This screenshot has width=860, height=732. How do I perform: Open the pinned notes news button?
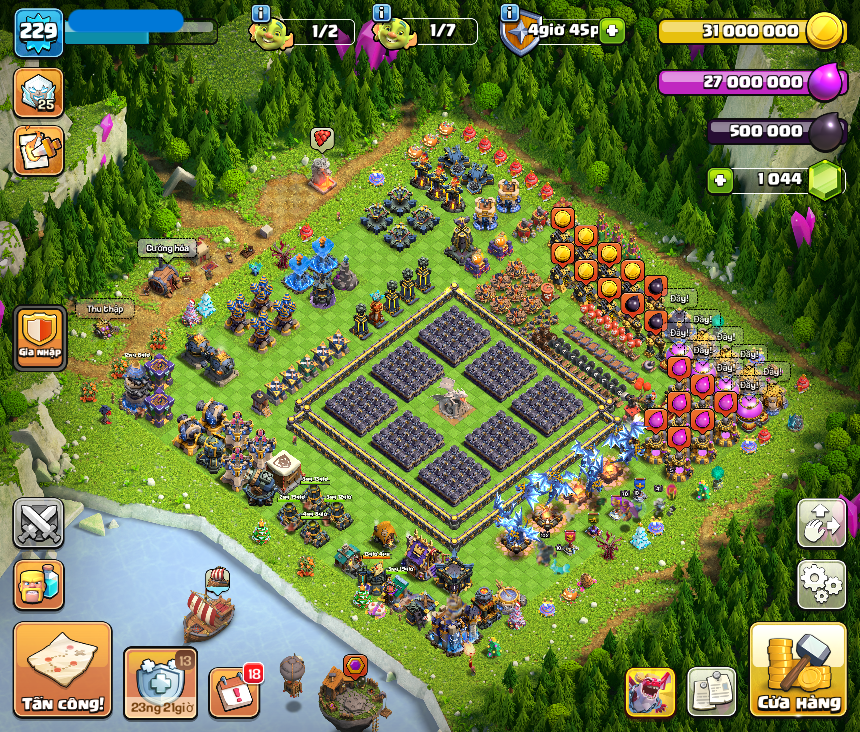coord(711,691)
